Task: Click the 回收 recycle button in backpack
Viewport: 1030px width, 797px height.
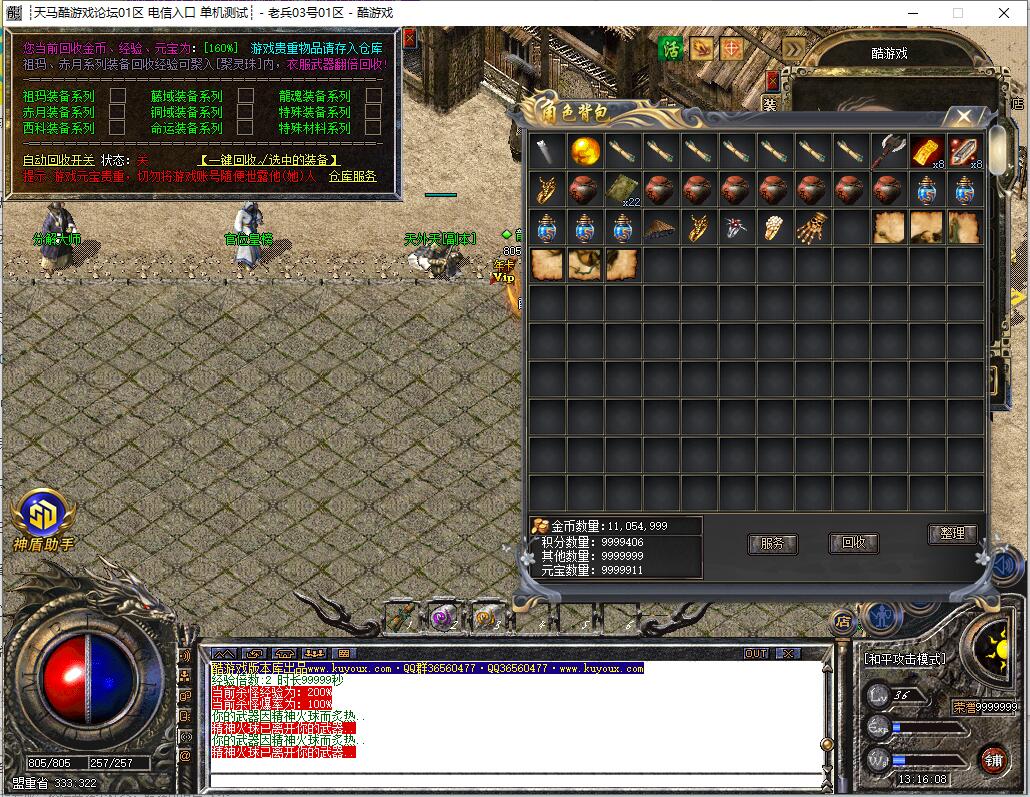Action: [x=853, y=543]
